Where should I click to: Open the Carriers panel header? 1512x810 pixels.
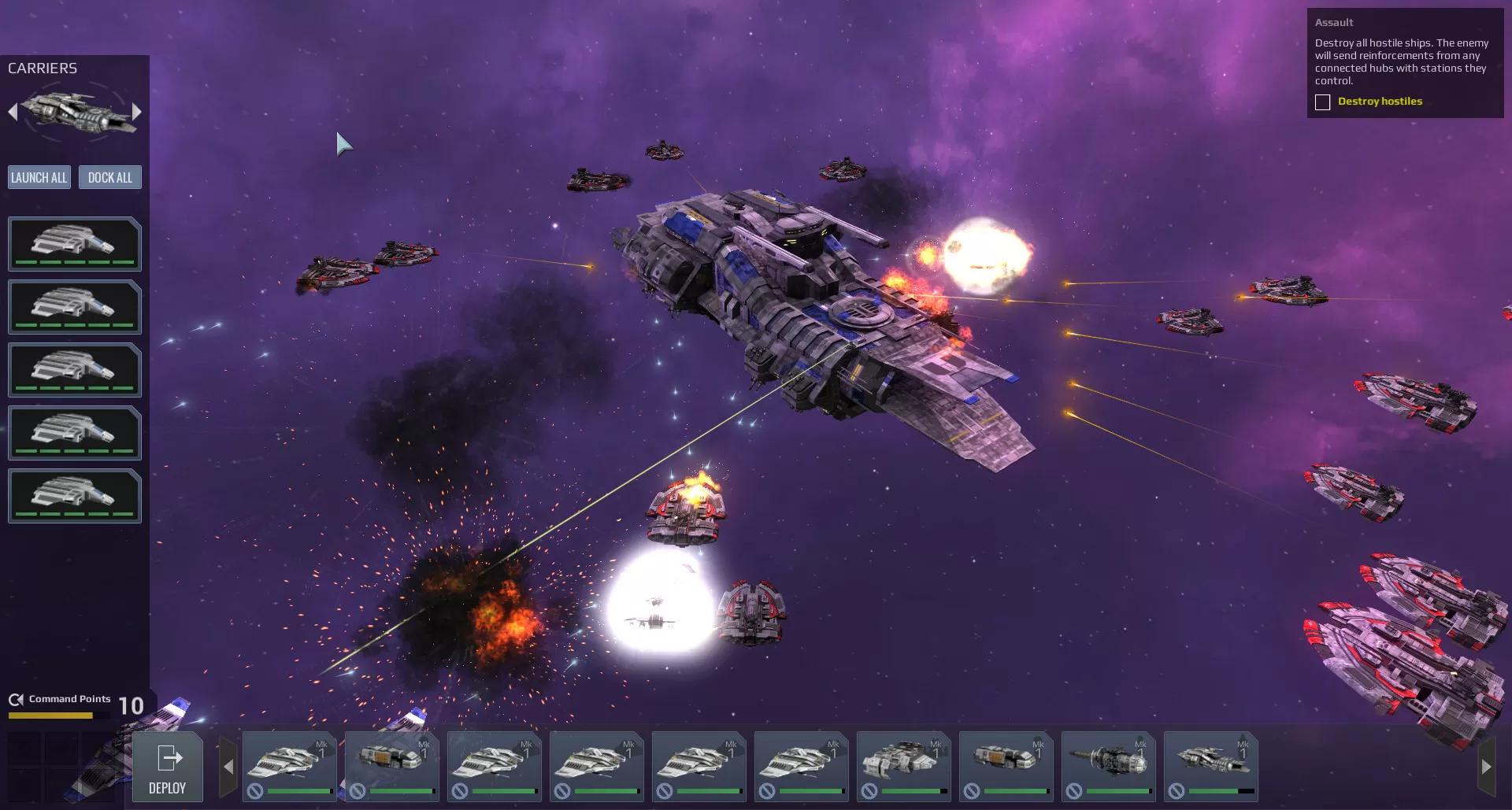pos(43,68)
